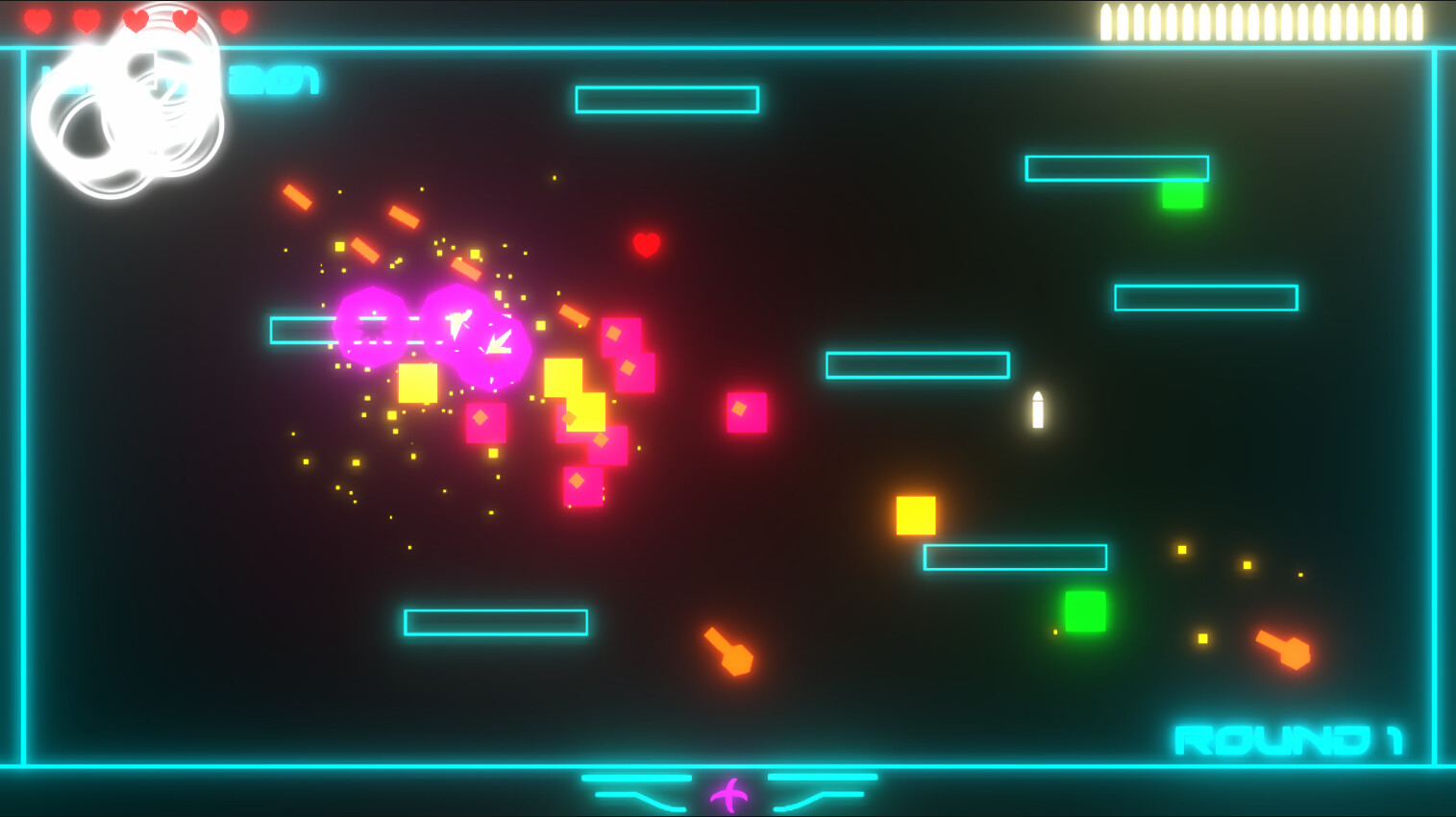Click the white bullet pickup near the center
The height and width of the screenshot is (817, 1456).
tap(1036, 408)
